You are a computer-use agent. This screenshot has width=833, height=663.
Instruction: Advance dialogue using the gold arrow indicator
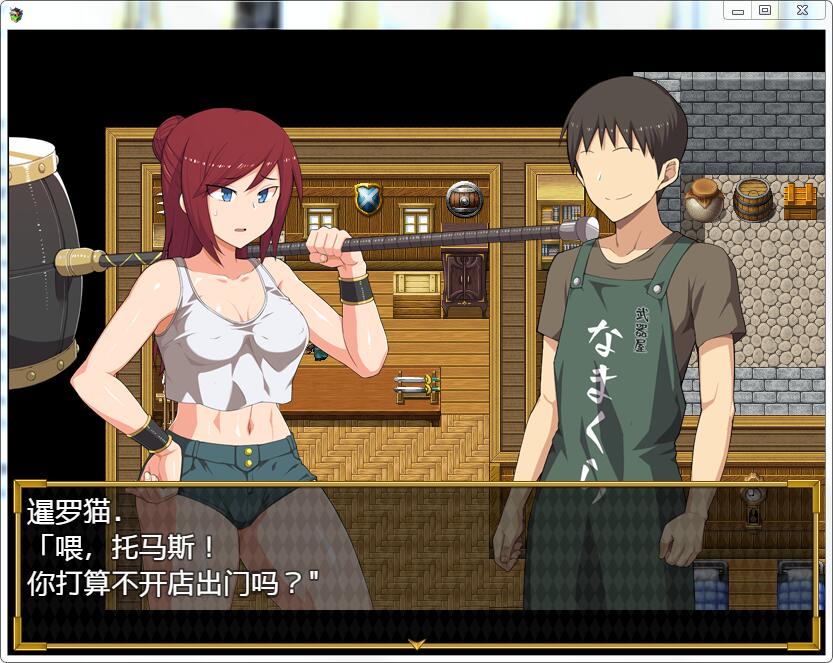pyautogui.click(x=417, y=643)
